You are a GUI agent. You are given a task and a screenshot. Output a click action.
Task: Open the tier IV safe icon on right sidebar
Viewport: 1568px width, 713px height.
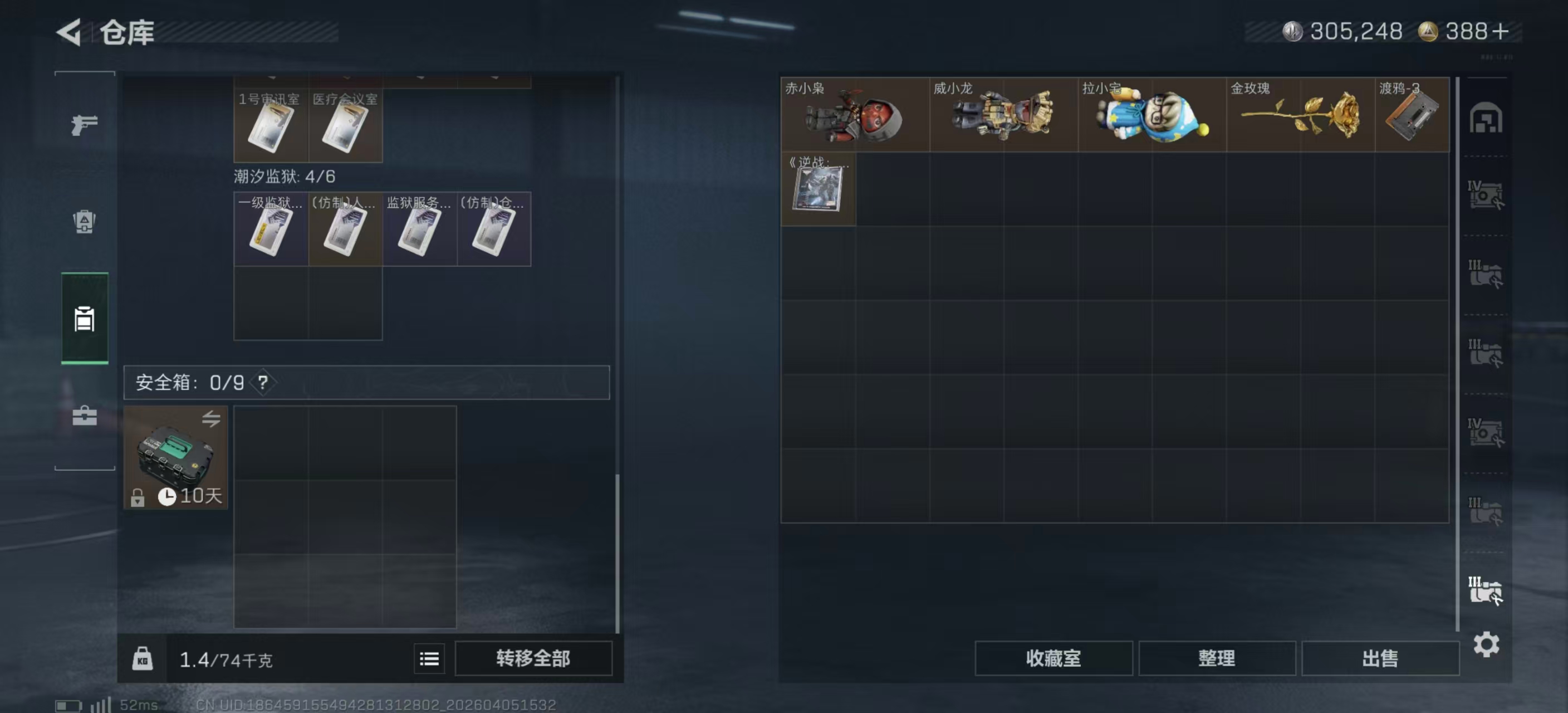click(x=1485, y=195)
